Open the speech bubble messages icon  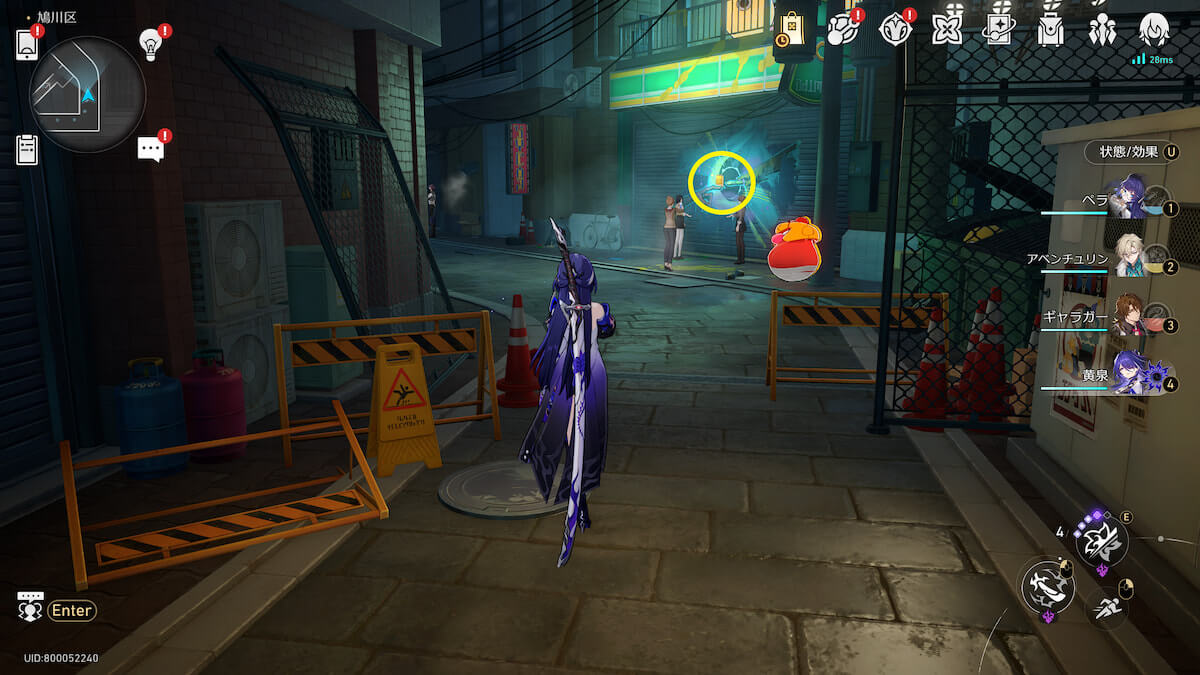150,149
